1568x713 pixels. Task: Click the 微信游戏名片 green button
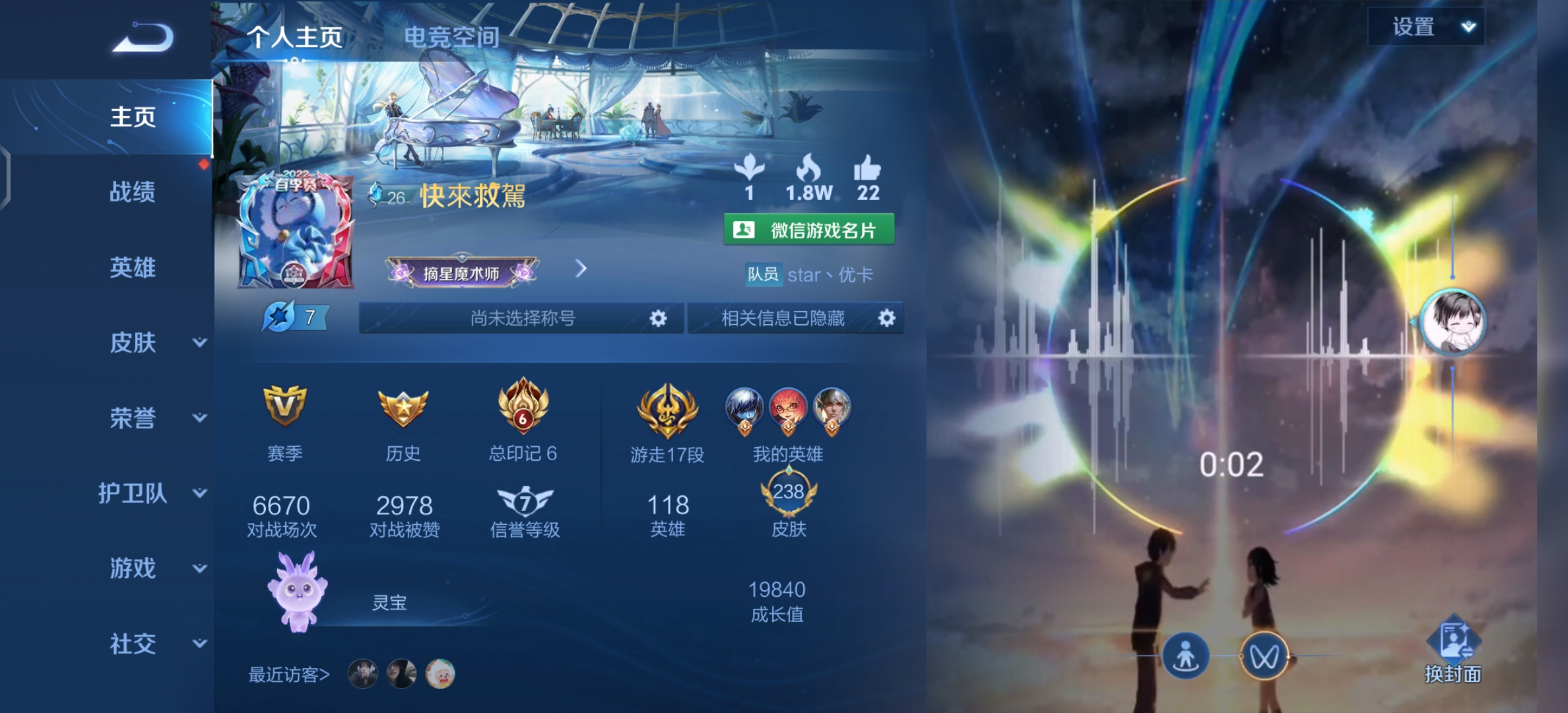click(810, 228)
